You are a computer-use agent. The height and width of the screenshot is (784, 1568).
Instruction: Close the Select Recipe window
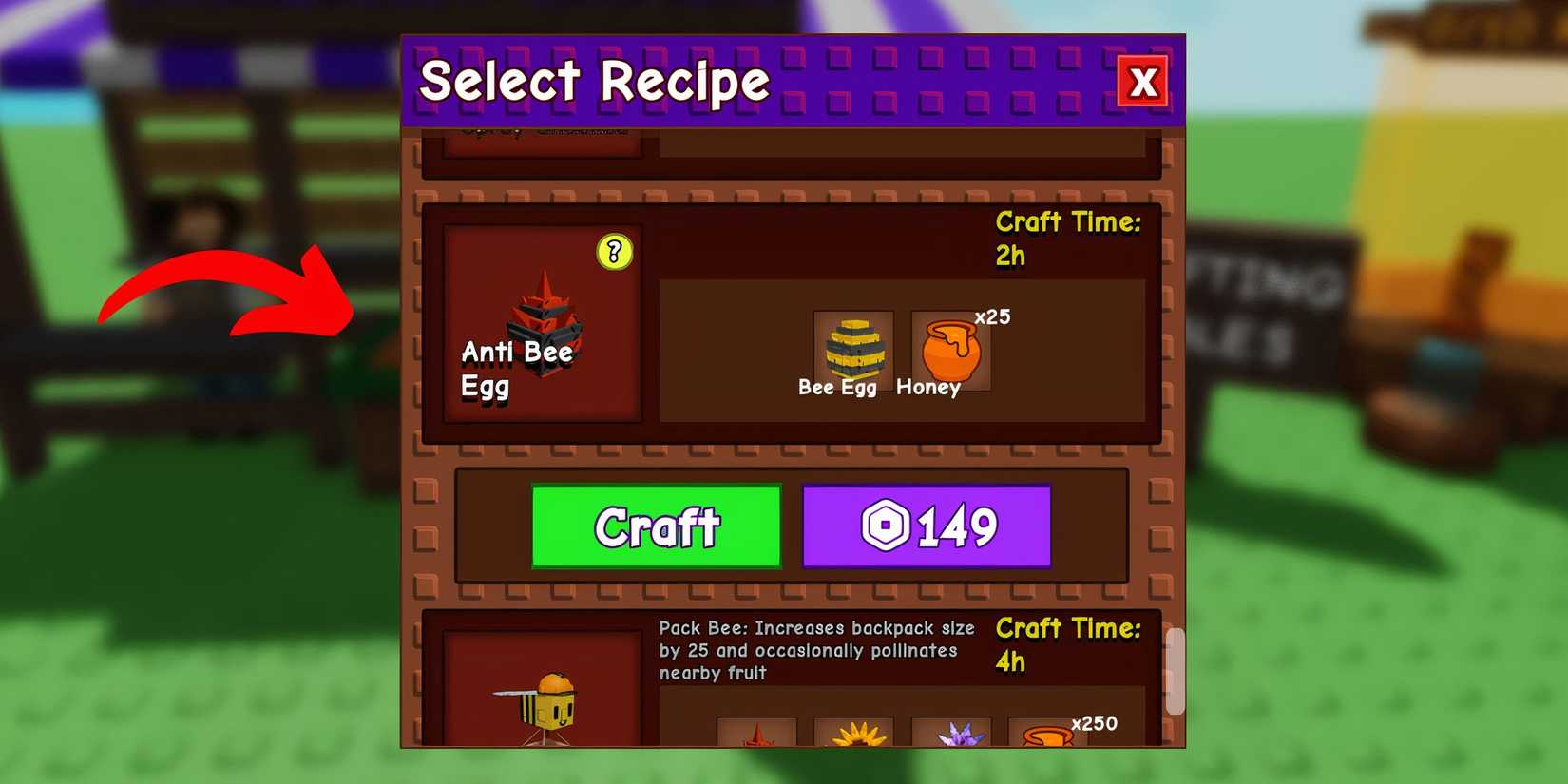tap(1144, 84)
